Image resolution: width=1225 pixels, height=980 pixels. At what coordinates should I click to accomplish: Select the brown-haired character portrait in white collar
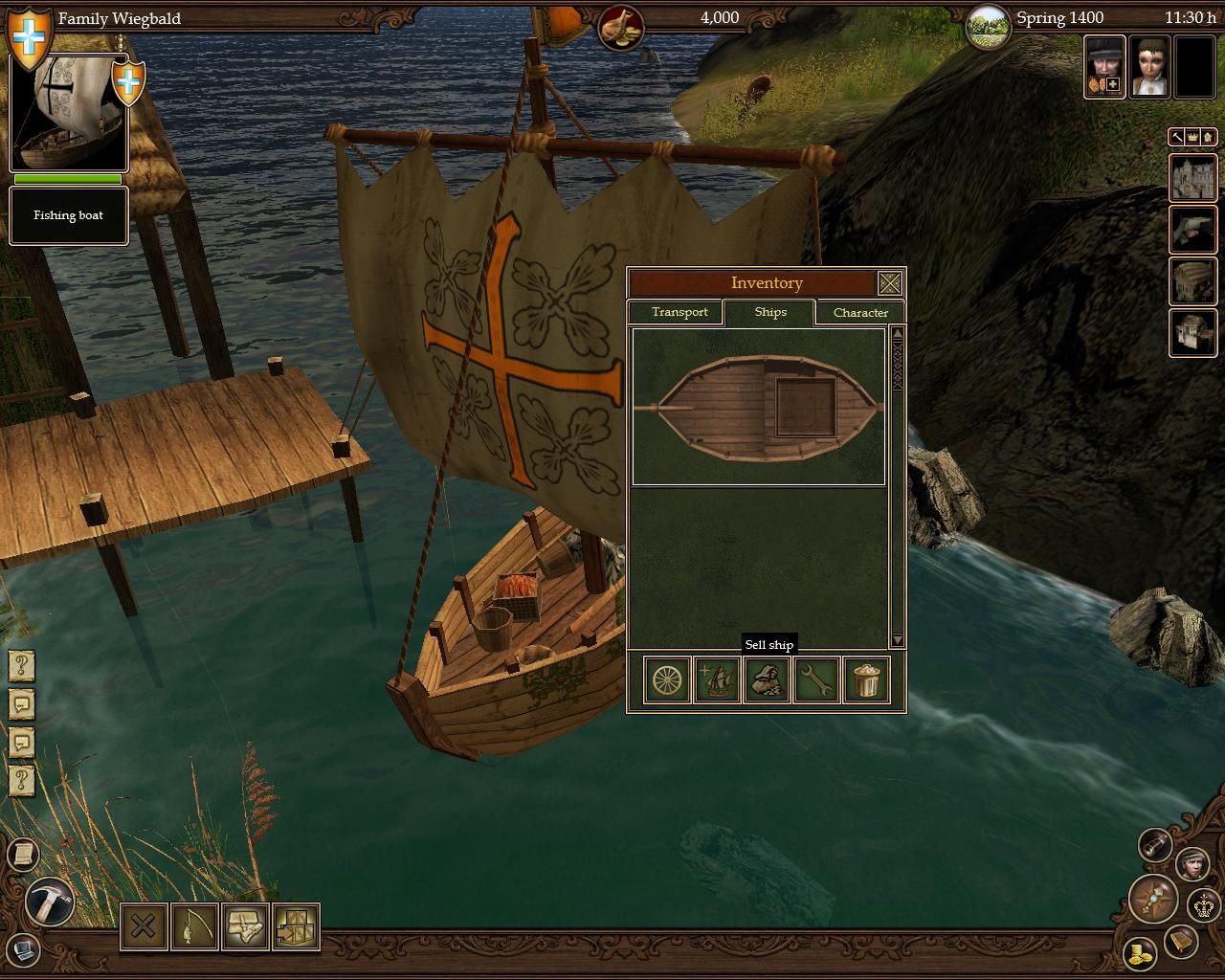coord(1148,66)
